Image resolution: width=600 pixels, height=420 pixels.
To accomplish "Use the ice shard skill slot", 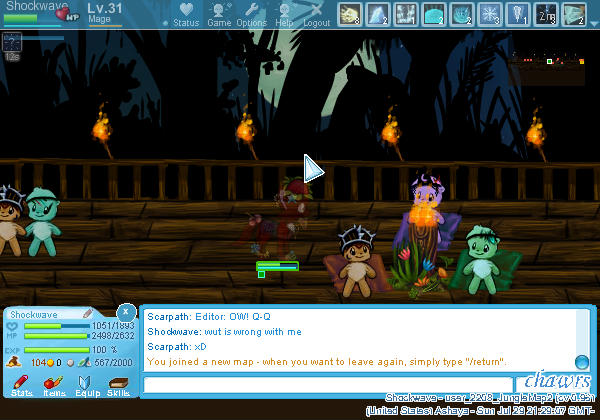I will pos(377,14).
